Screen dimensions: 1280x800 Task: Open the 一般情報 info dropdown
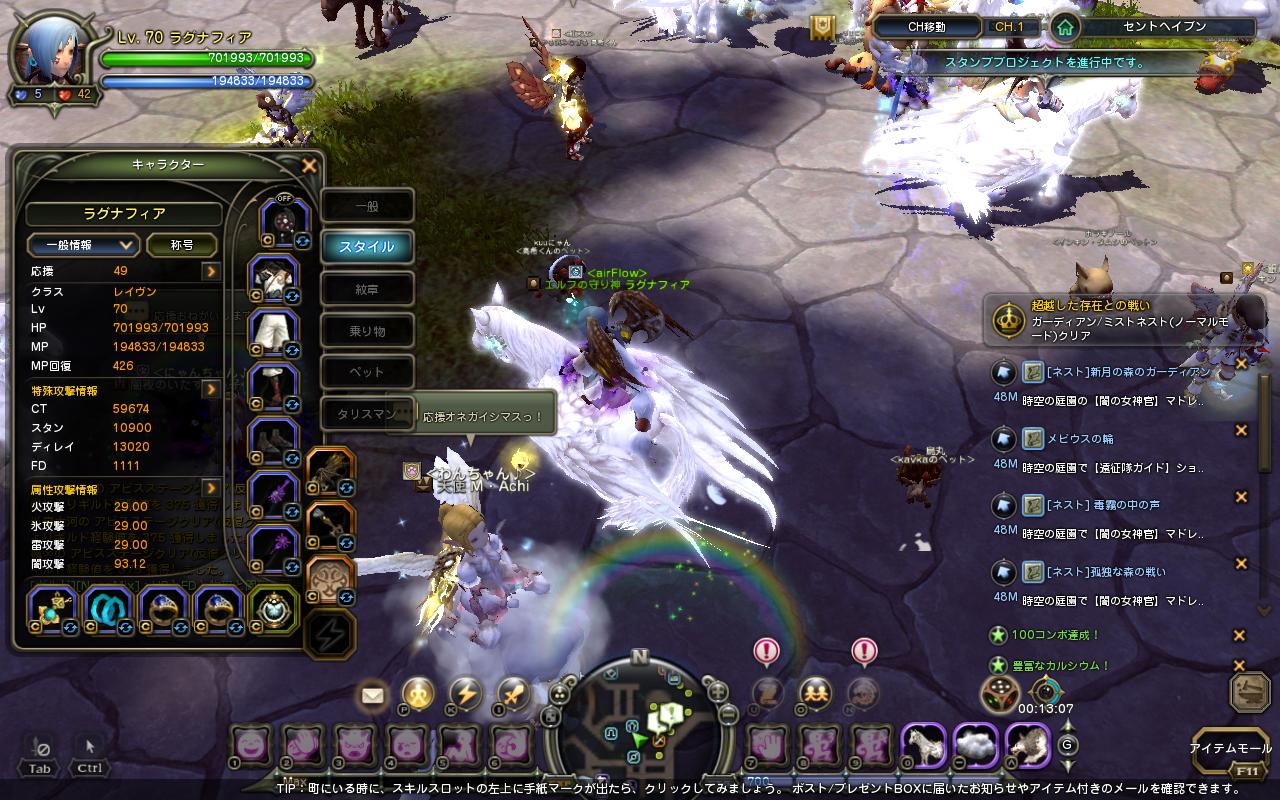pyautogui.click(x=83, y=245)
